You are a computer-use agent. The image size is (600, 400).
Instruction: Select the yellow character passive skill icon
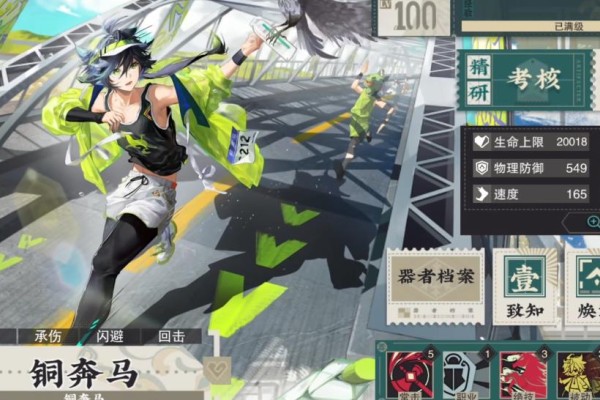[579, 374]
